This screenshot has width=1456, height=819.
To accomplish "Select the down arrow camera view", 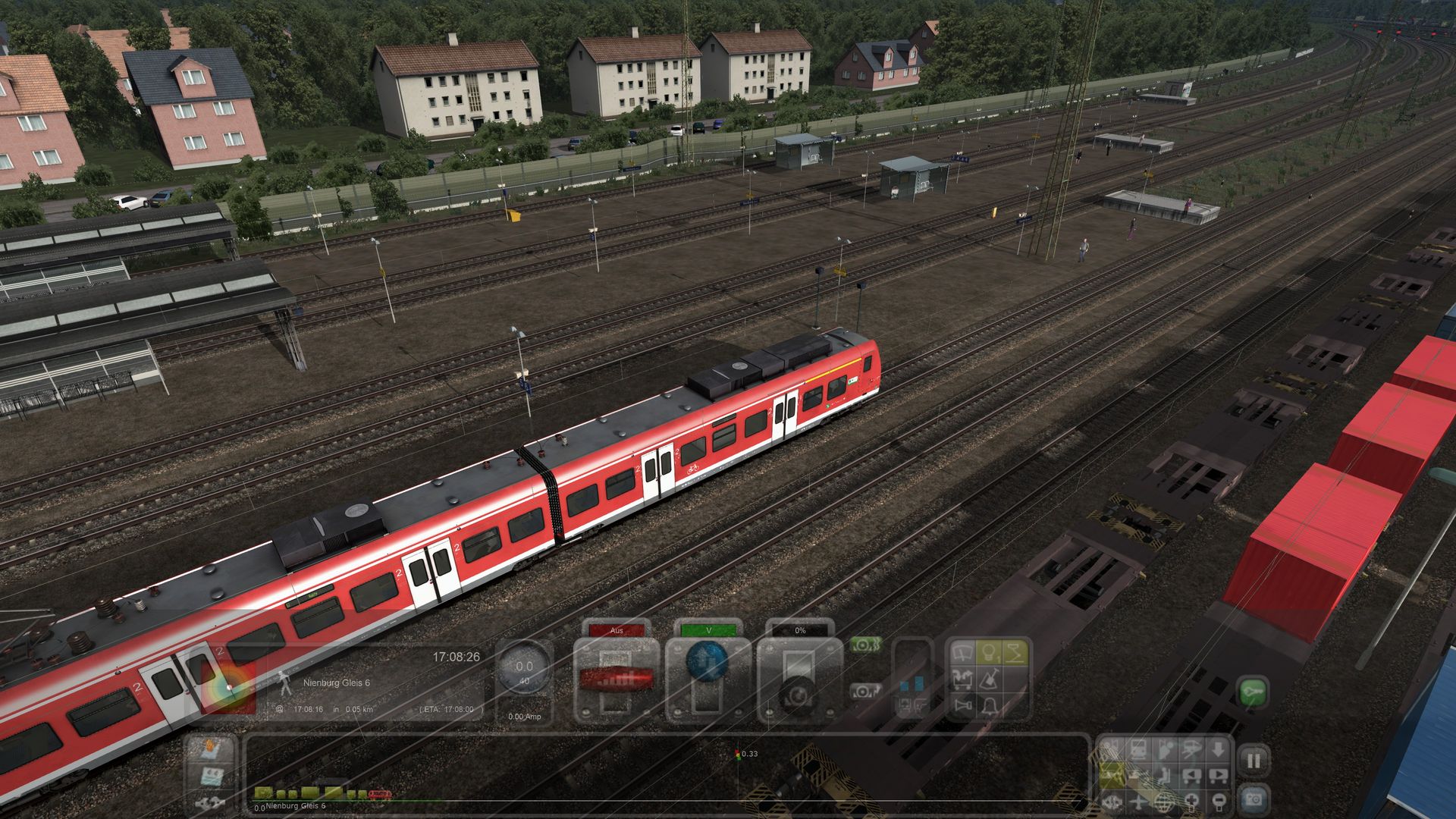I will pyautogui.click(x=1218, y=750).
